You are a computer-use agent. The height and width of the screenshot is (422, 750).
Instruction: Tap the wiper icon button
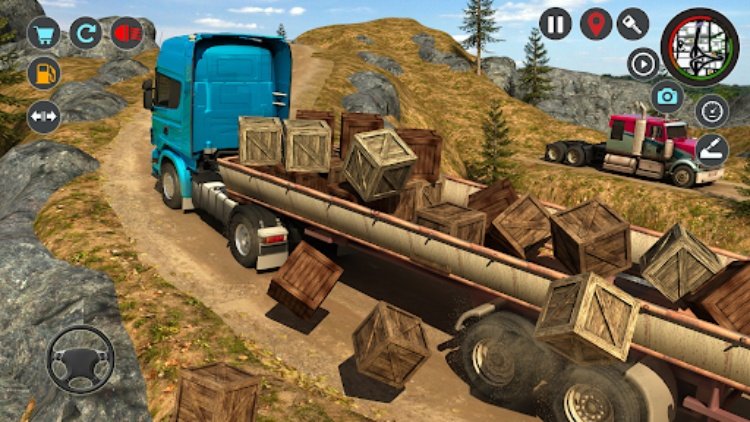712,150
